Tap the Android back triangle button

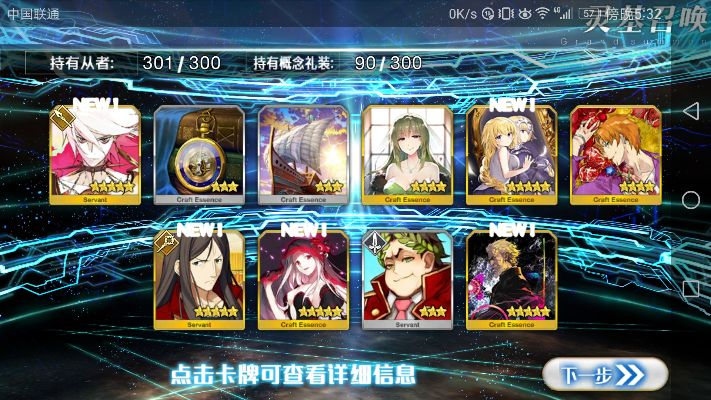(x=690, y=109)
